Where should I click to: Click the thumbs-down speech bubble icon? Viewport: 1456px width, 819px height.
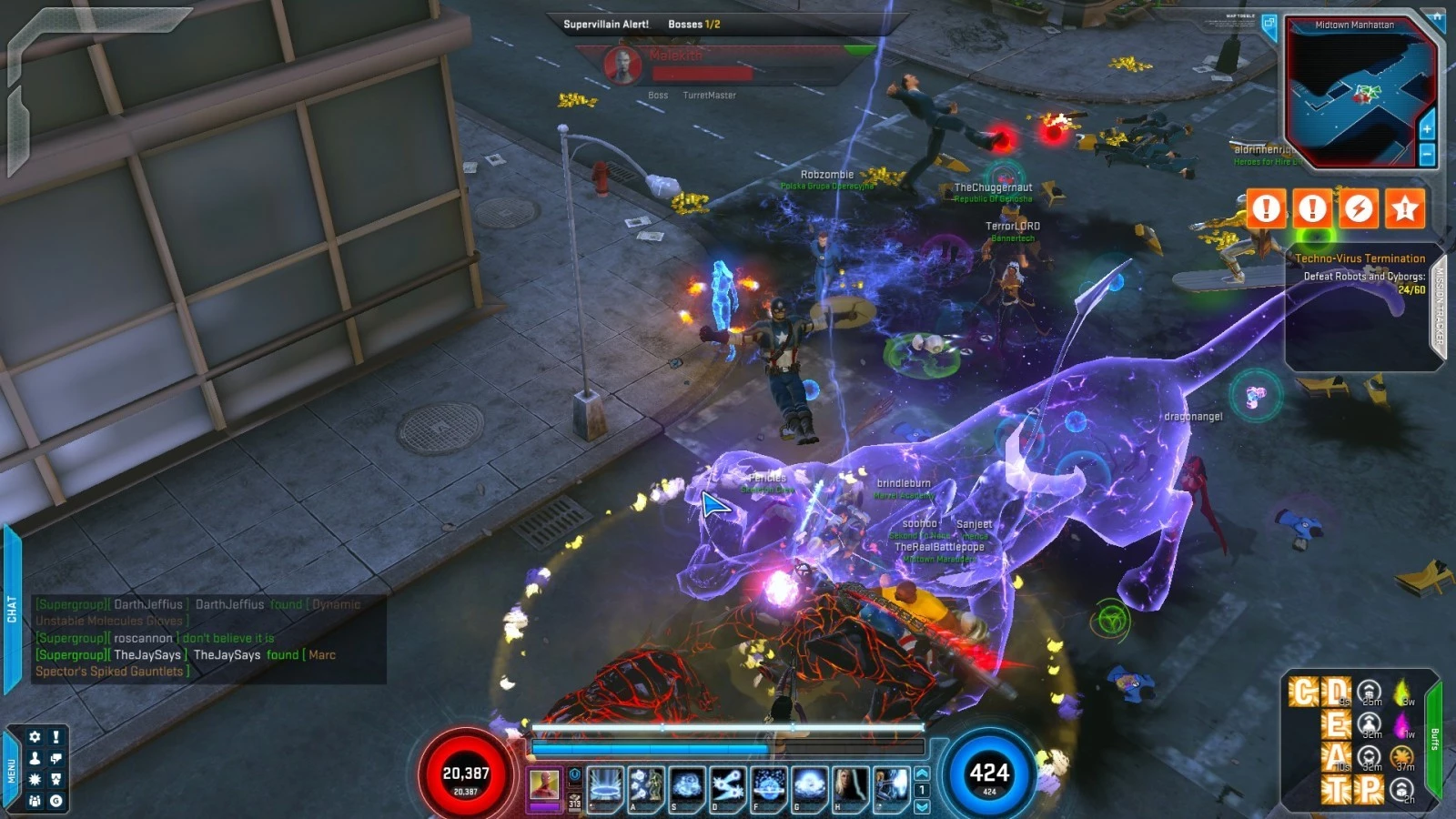56,758
